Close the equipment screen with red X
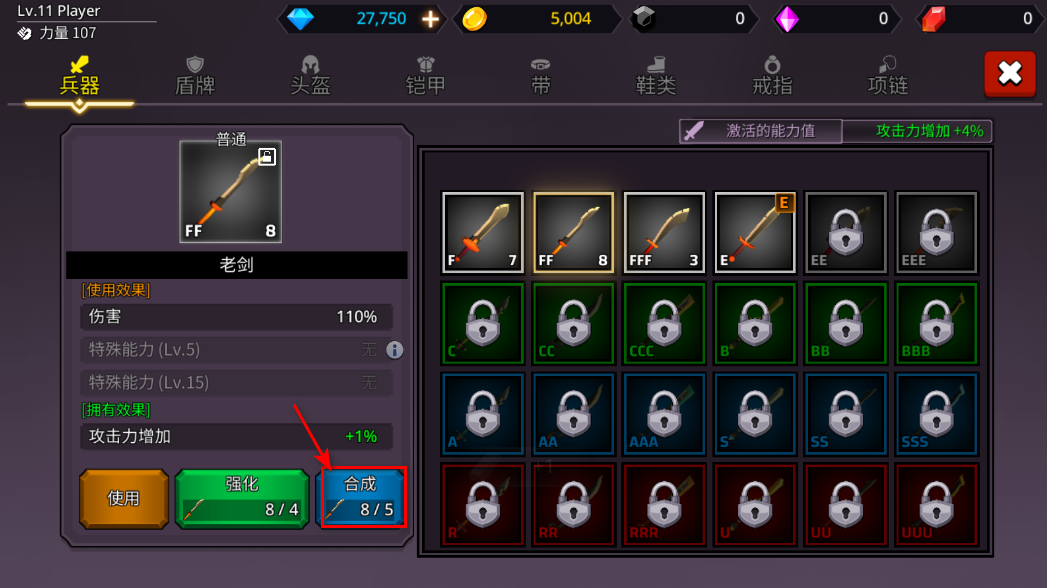Viewport: 1047px width, 588px height. coord(1009,74)
